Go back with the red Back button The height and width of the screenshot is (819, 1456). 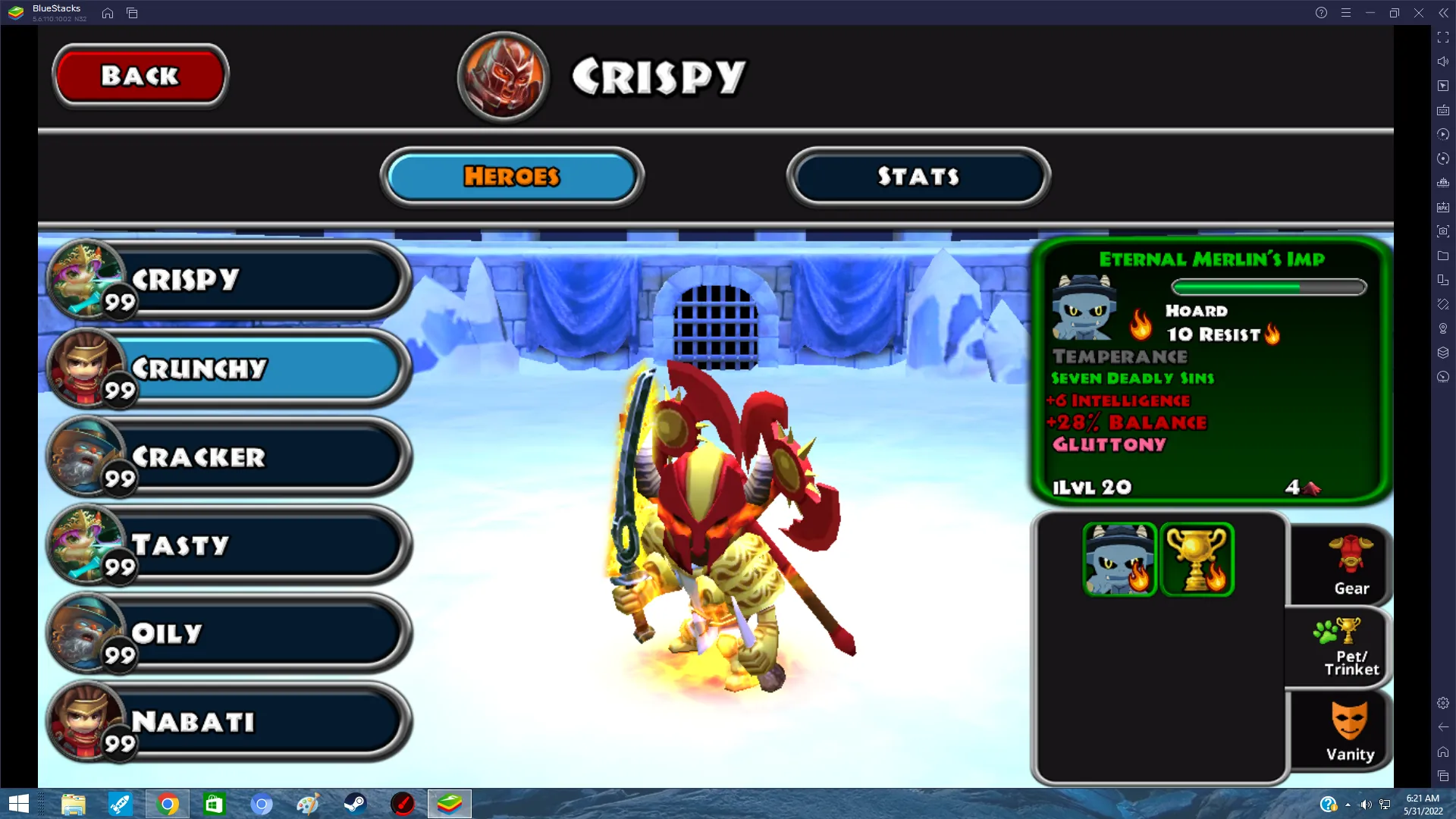140,76
